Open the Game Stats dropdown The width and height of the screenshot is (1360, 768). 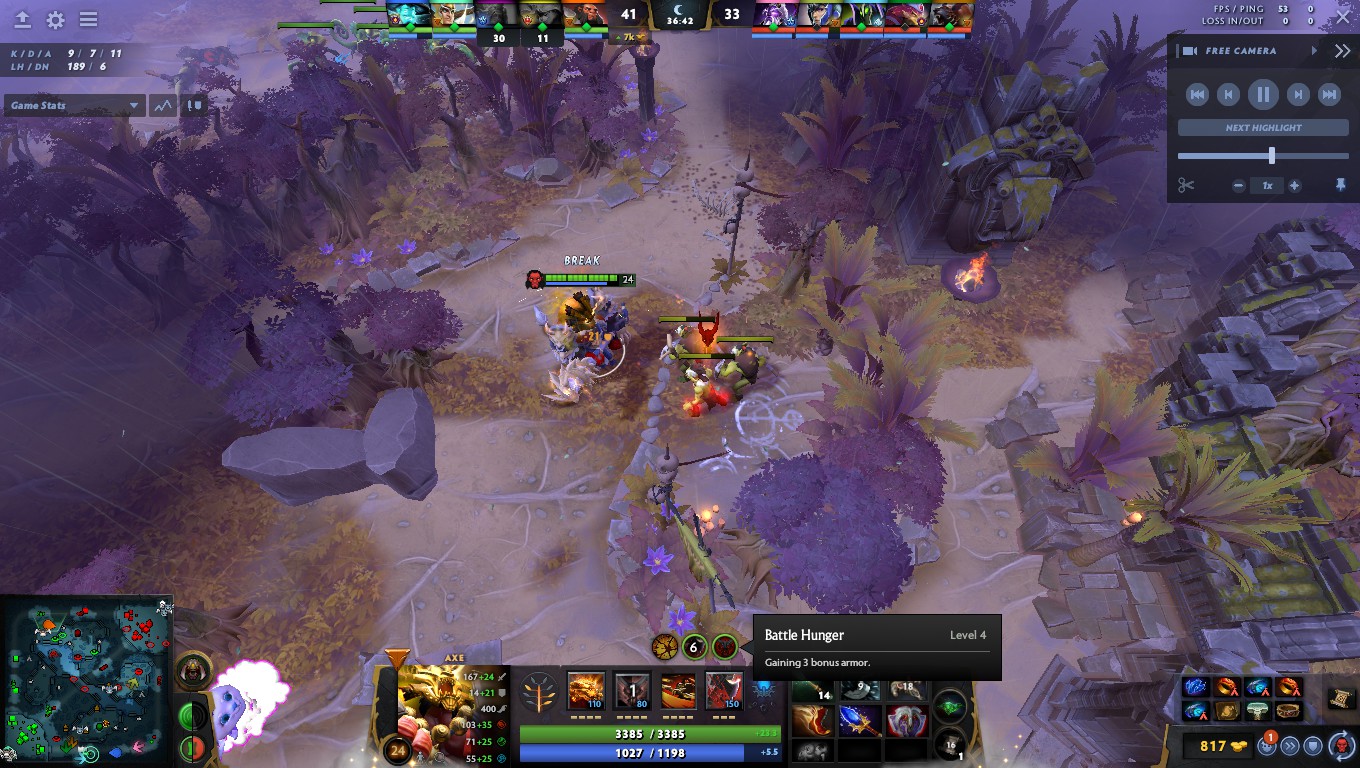click(x=74, y=105)
